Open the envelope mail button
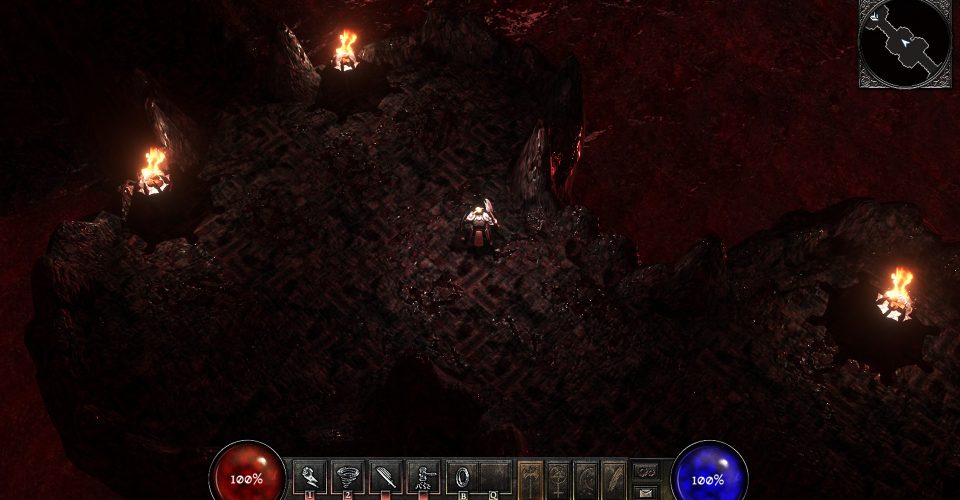This screenshot has width=960, height=500. [x=646, y=491]
